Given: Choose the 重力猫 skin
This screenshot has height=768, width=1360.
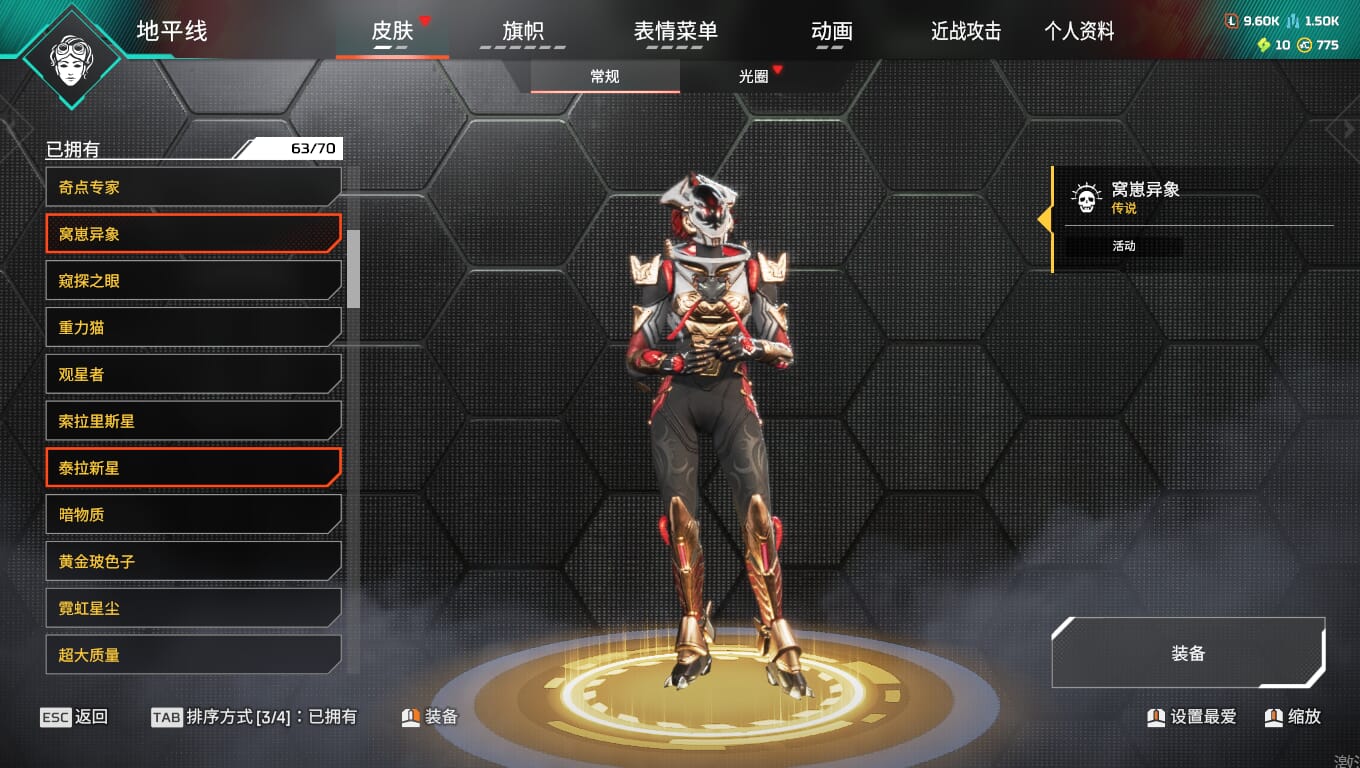Looking at the screenshot, I should (x=193, y=327).
